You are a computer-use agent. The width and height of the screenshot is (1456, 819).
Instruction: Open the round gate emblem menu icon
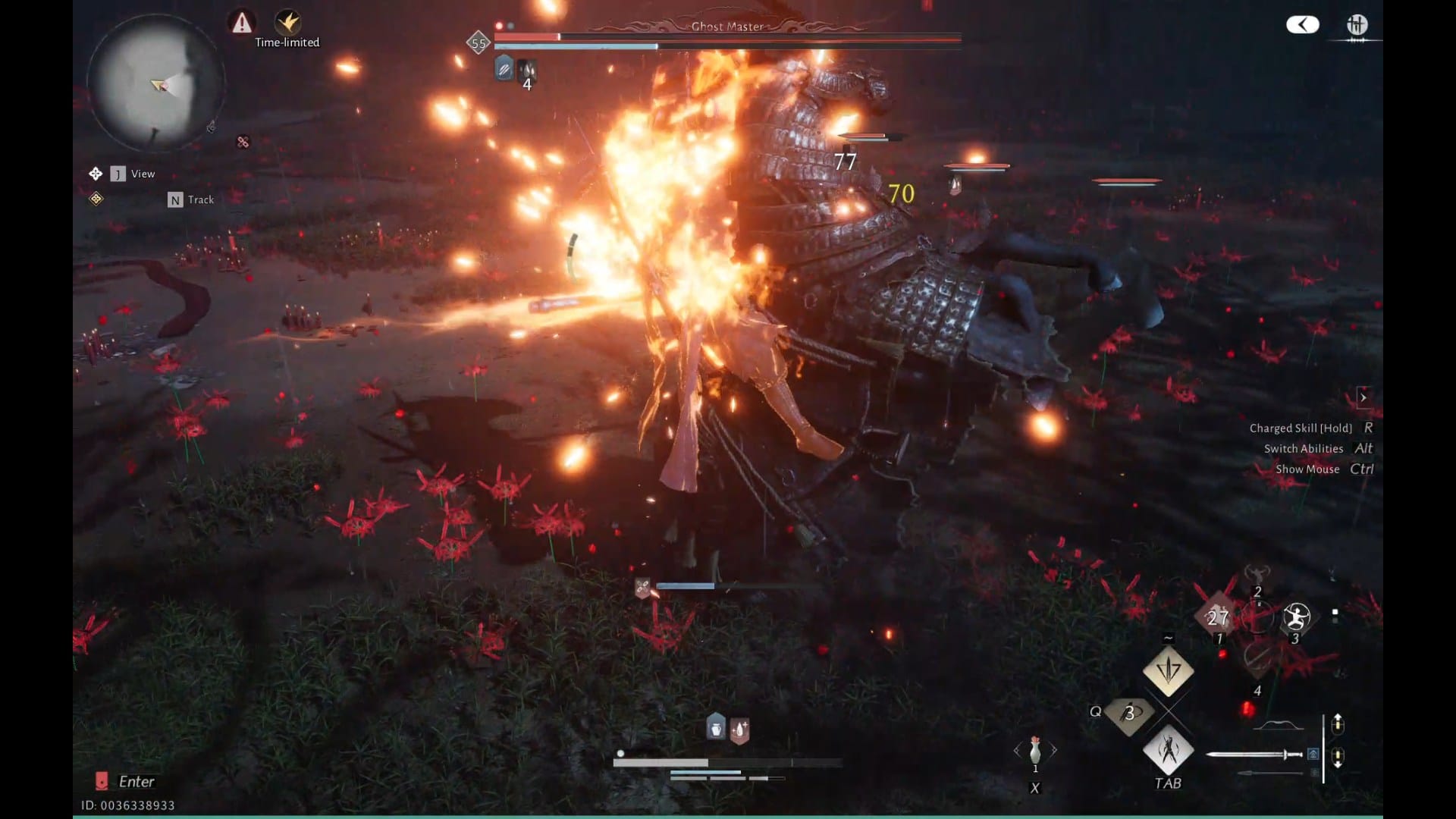[1357, 25]
